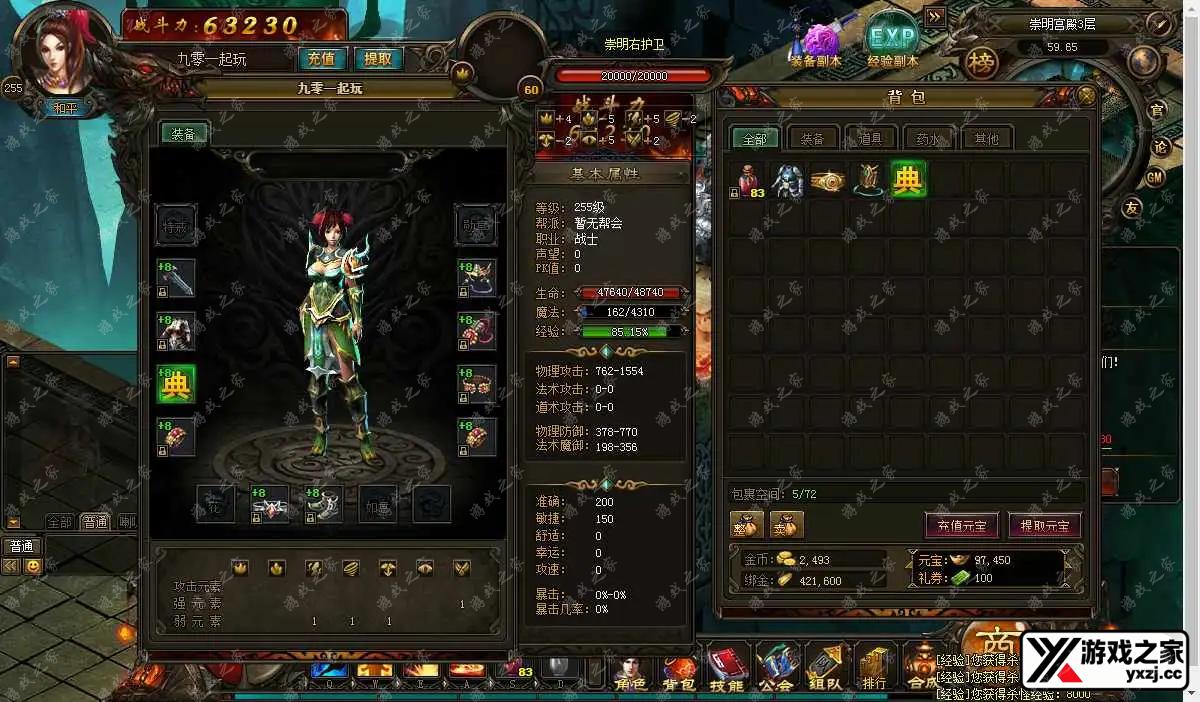Click the 整 sort bag button
This screenshot has width=1200, height=702.
(747, 524)
